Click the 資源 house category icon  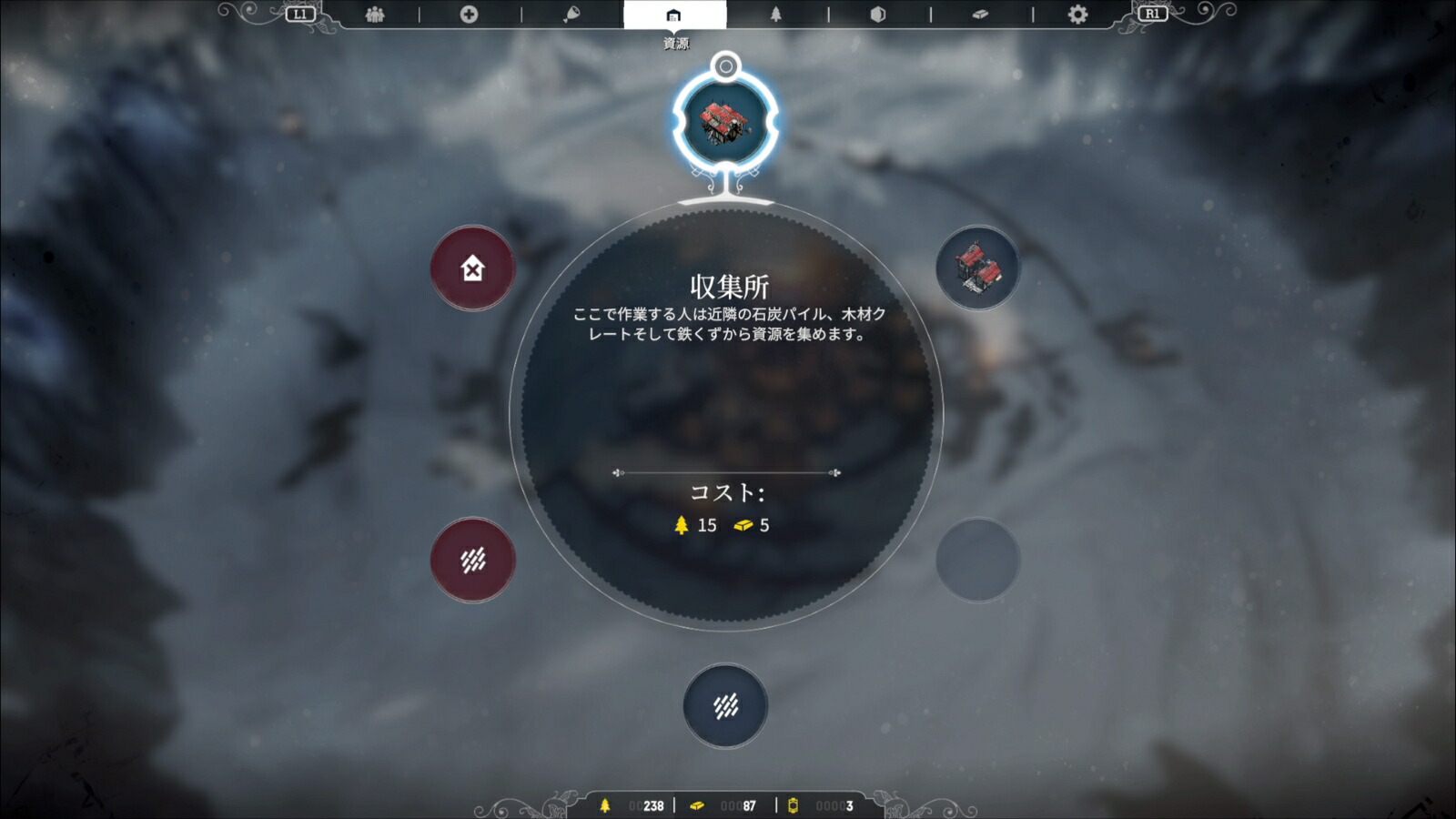(x=673, y=15)
